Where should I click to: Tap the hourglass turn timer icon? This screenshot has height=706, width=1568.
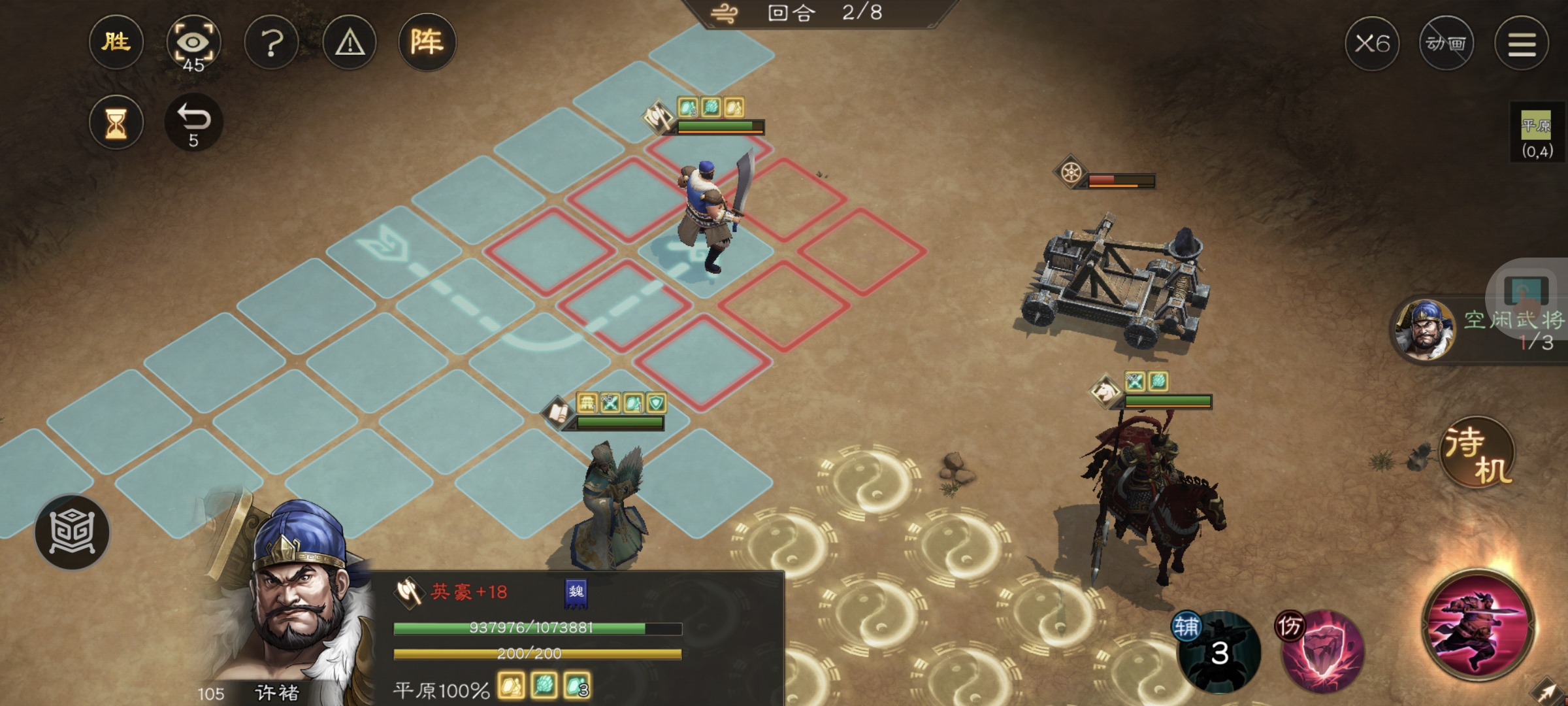[117, 121]
